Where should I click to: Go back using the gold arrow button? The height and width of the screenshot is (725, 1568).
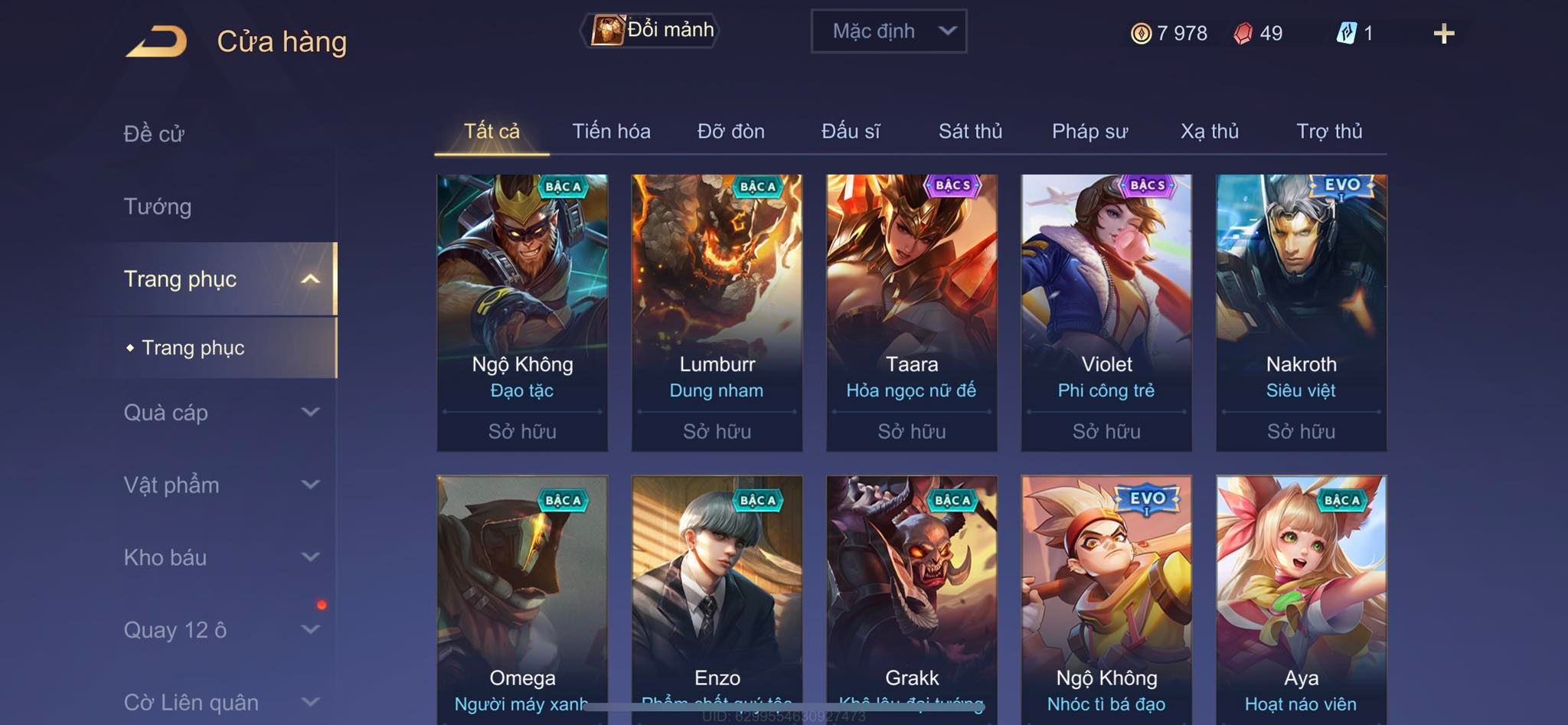tap(157, 41)
